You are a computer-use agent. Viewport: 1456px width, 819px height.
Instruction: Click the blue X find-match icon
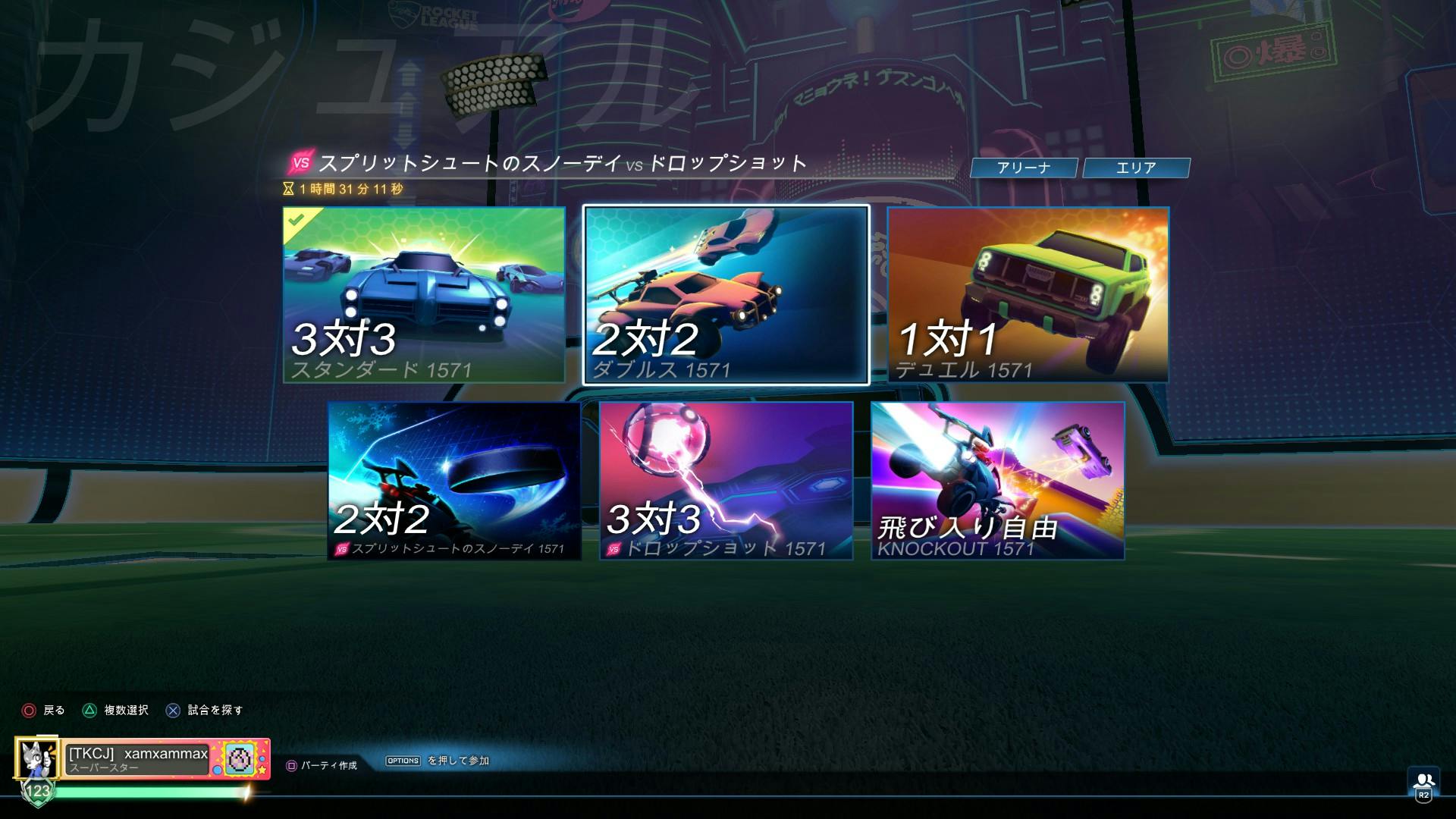coord(173,710)
